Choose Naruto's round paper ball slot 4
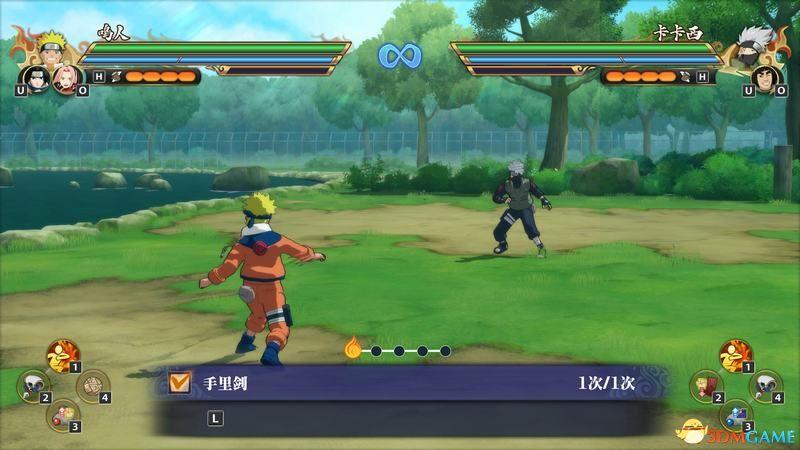The image size is (800, 450). (92, 384)
